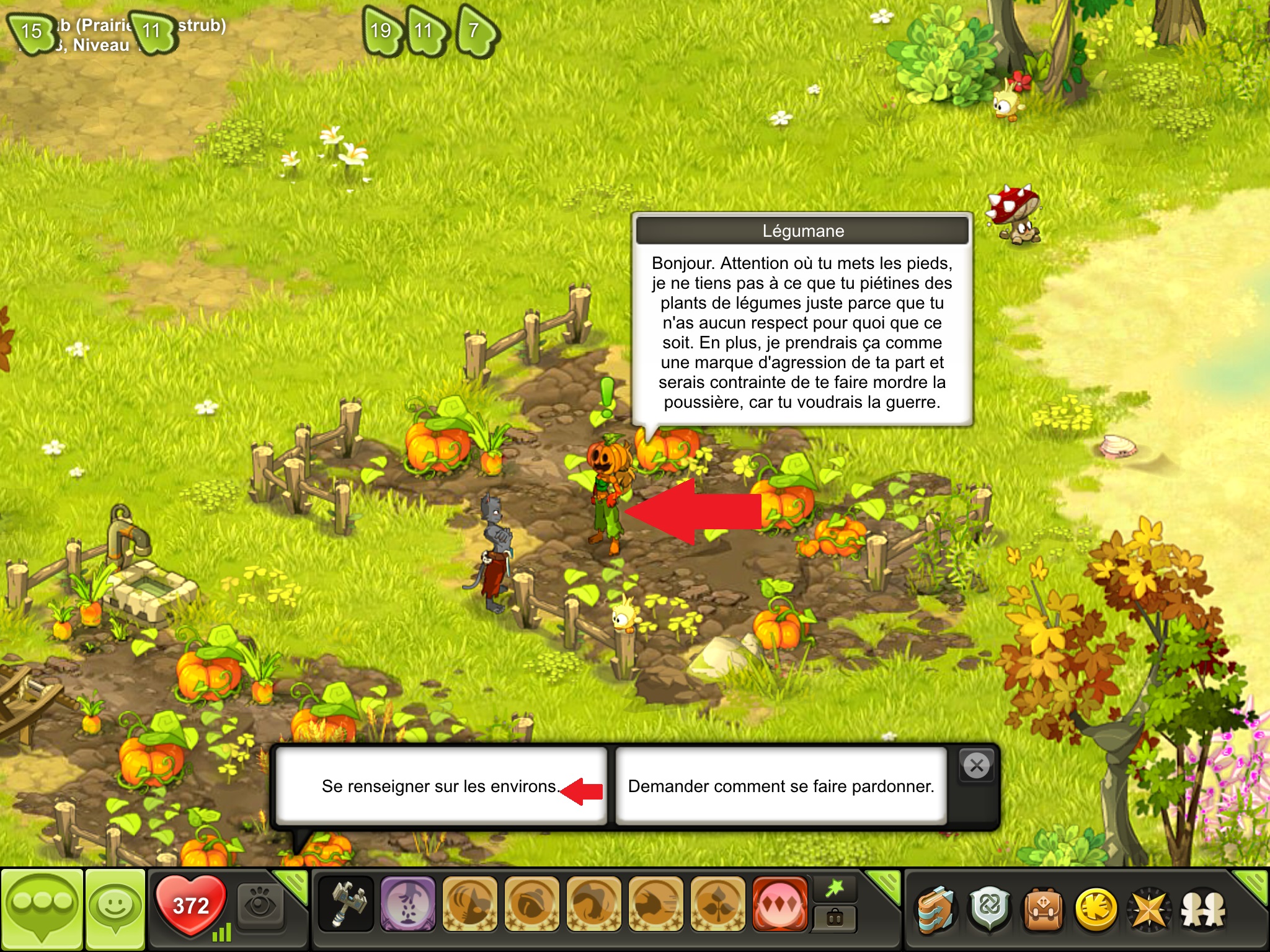Close the Légumane dialogue box
Viewport: 1270px width, 952px height.
point(976,765)
